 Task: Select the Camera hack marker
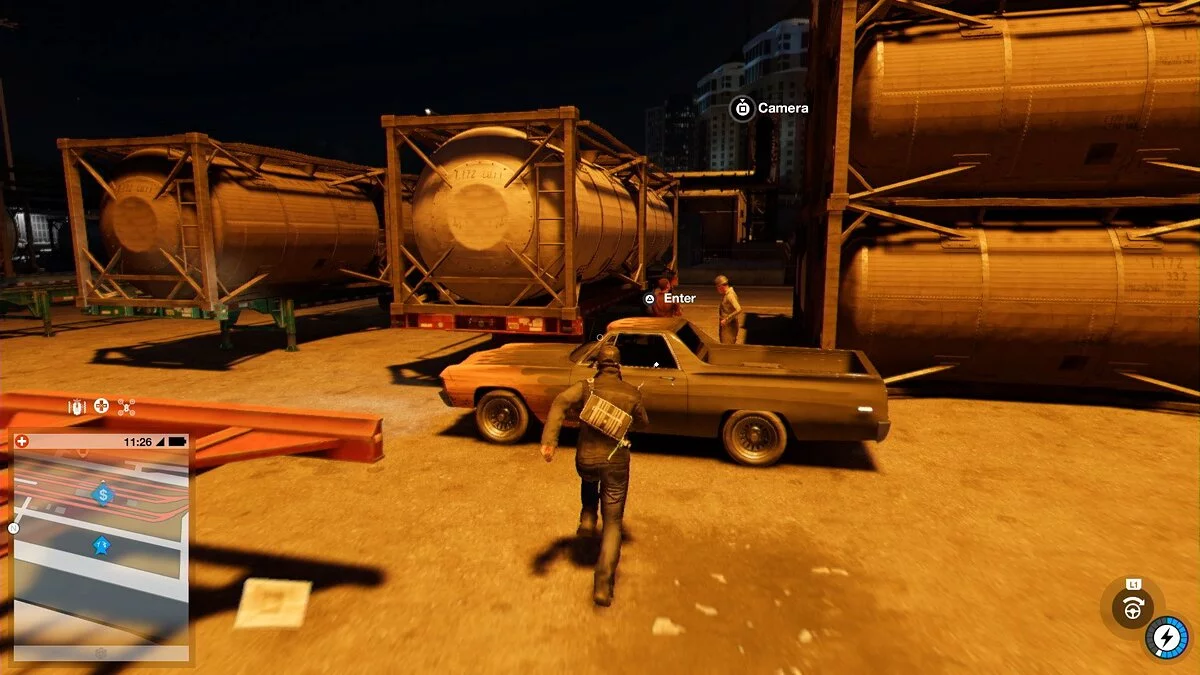(742, 108)
